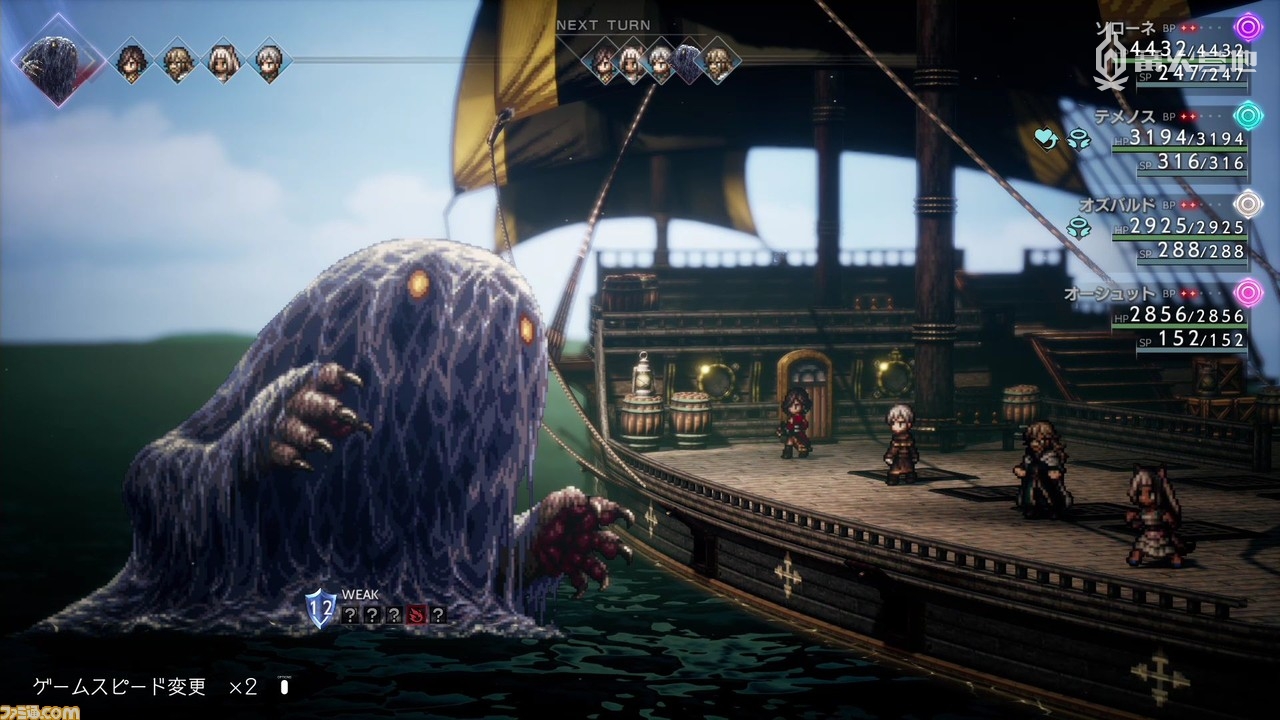Click Throné's portrait in the current turn order
This screenshot has height=720, width=1280.
pos(131,62)
